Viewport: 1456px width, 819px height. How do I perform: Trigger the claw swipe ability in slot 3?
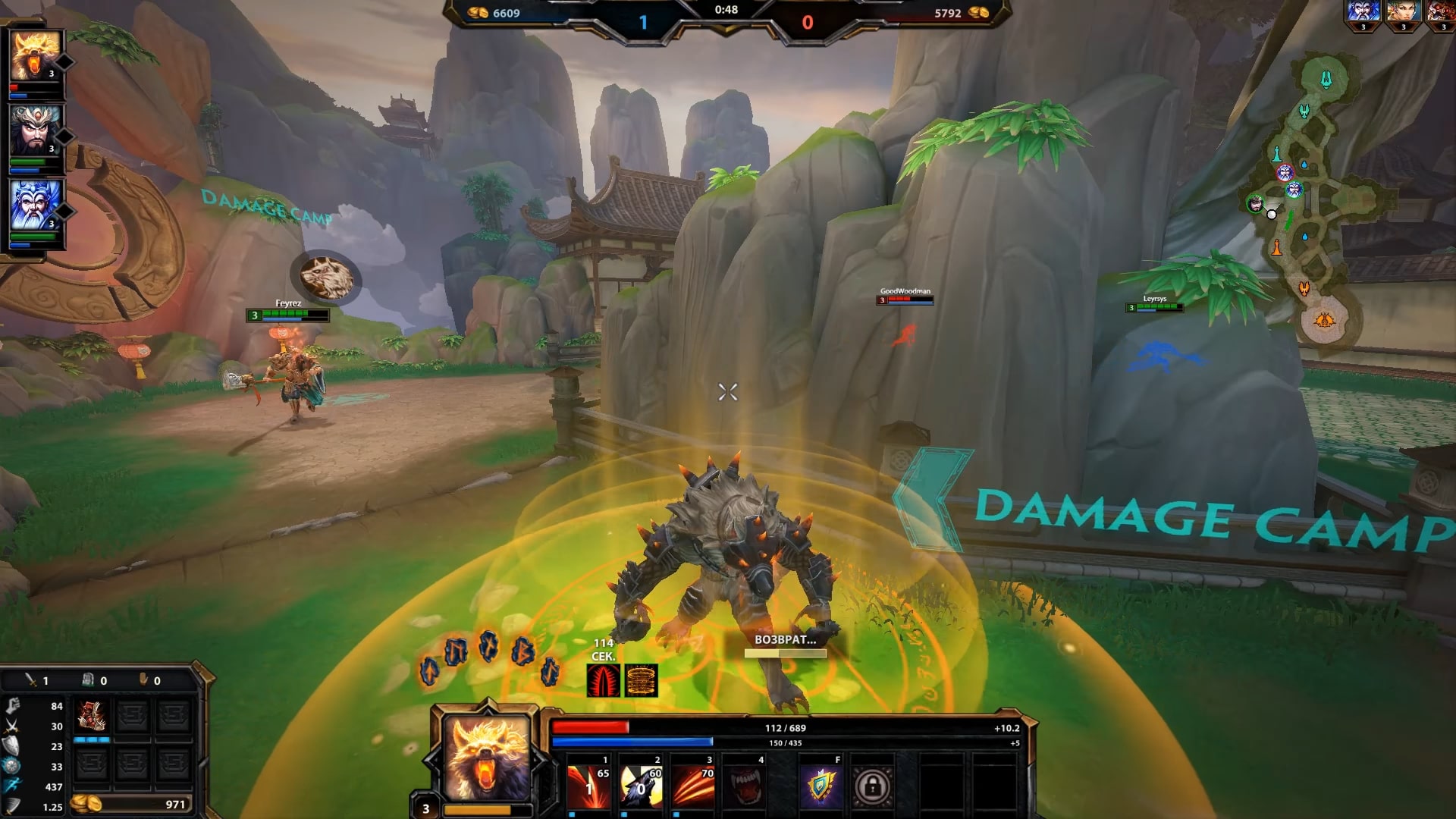[694, 786]
